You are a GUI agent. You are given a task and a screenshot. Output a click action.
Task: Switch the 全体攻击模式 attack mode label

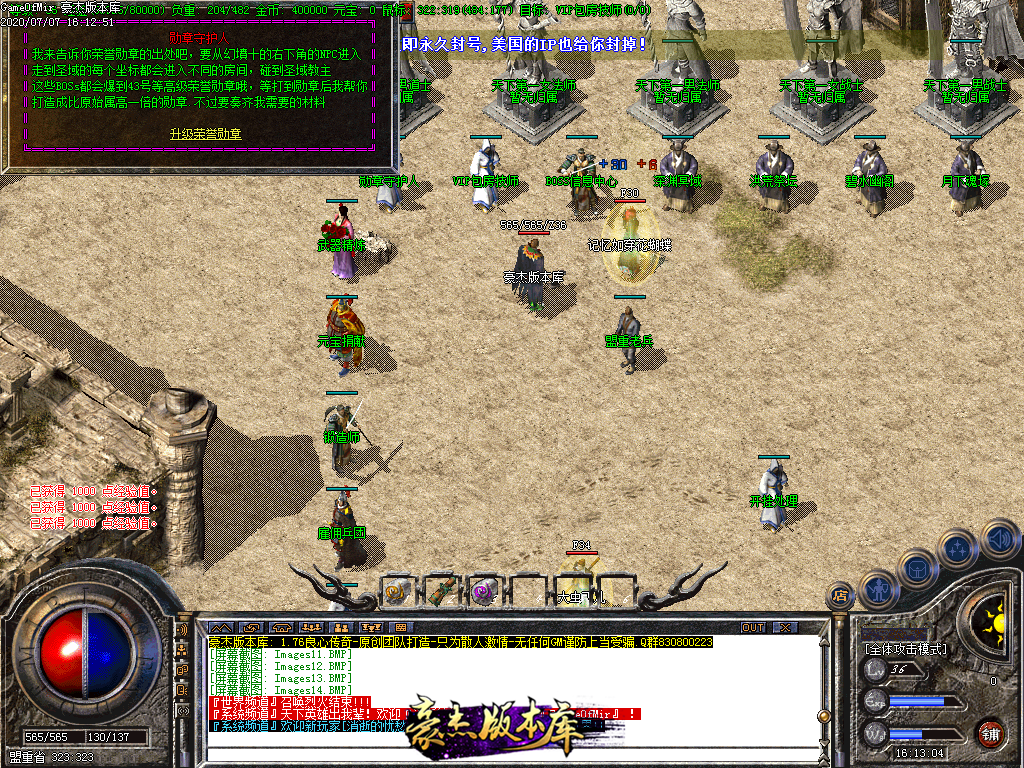pyautogui.click(x=903, y=649)
